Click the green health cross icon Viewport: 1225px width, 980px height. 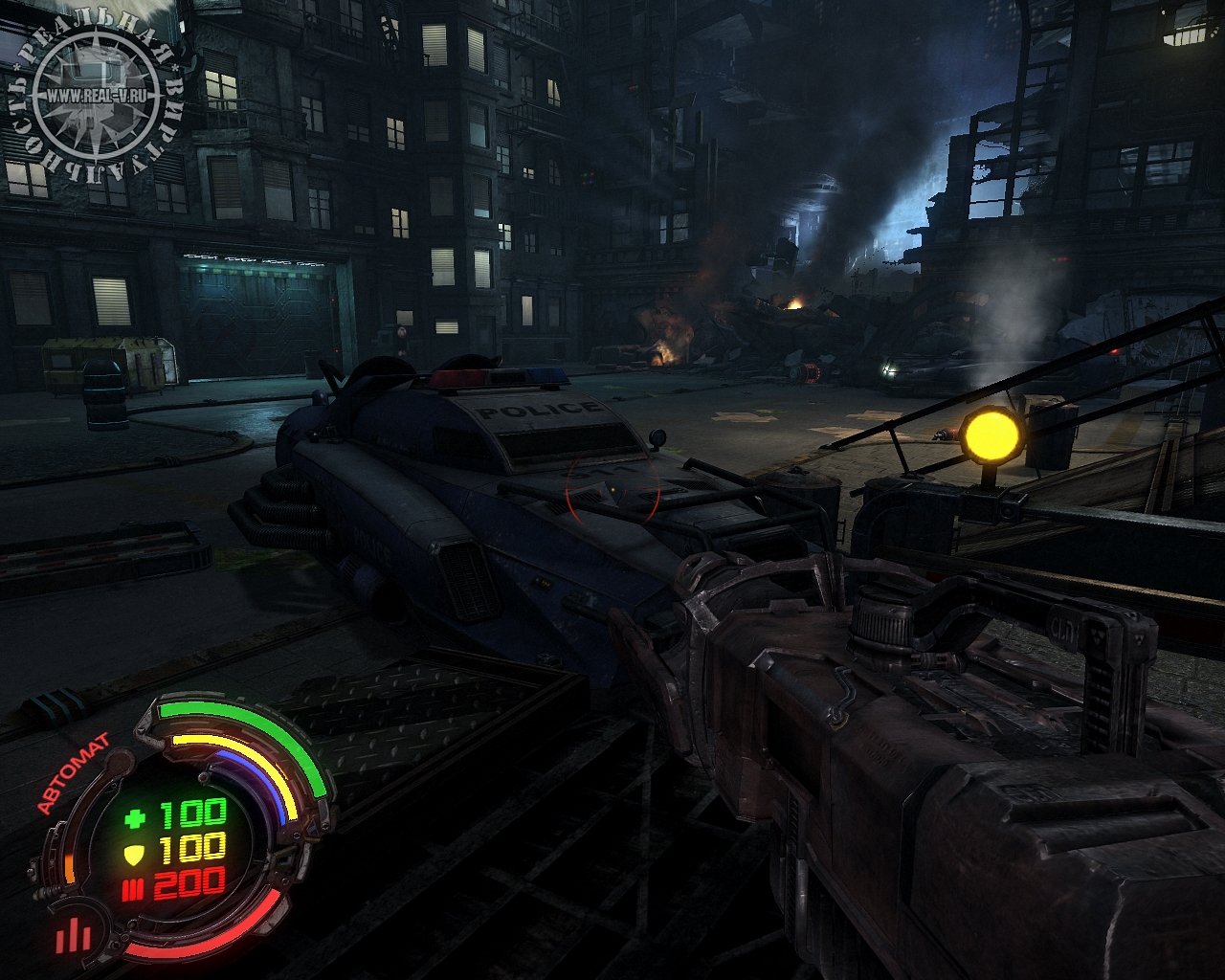[136, 817]
